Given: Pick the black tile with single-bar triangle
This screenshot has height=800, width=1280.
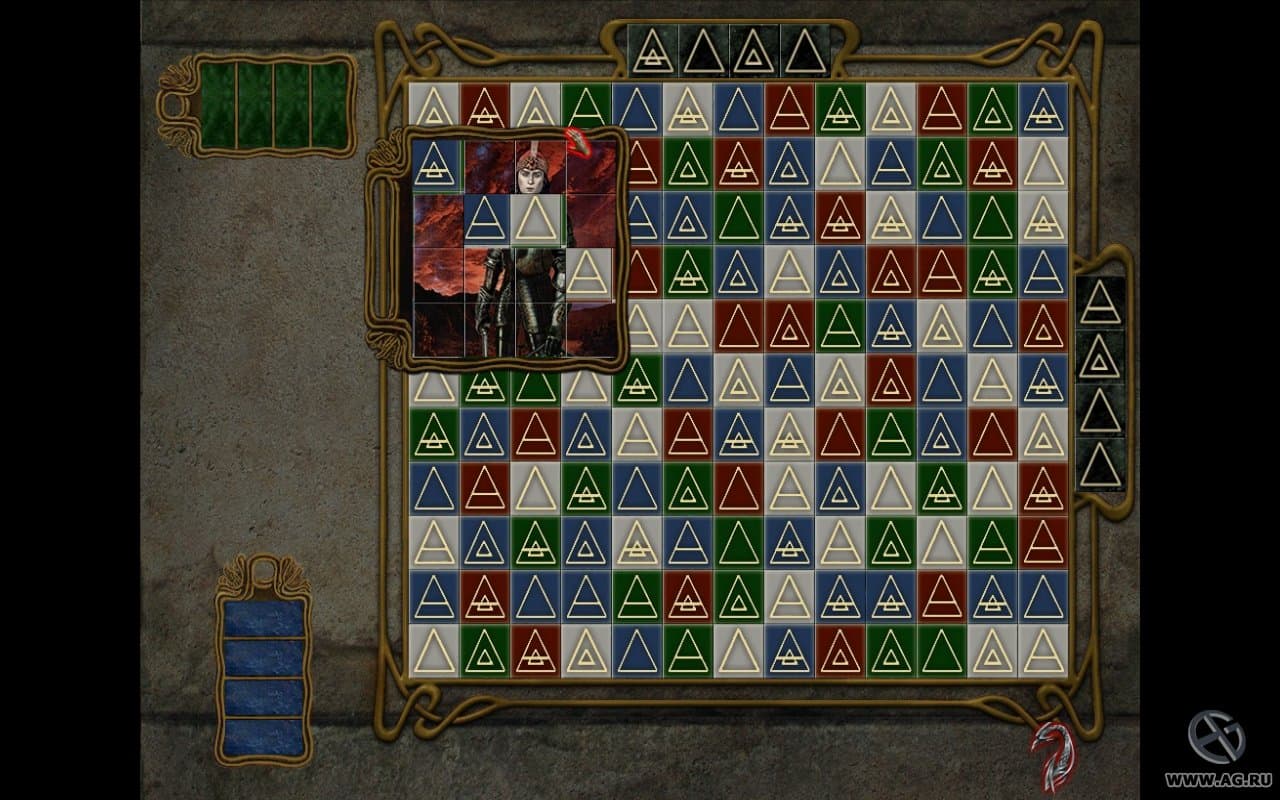Looking at the screenshot, I should (1100, 302).
